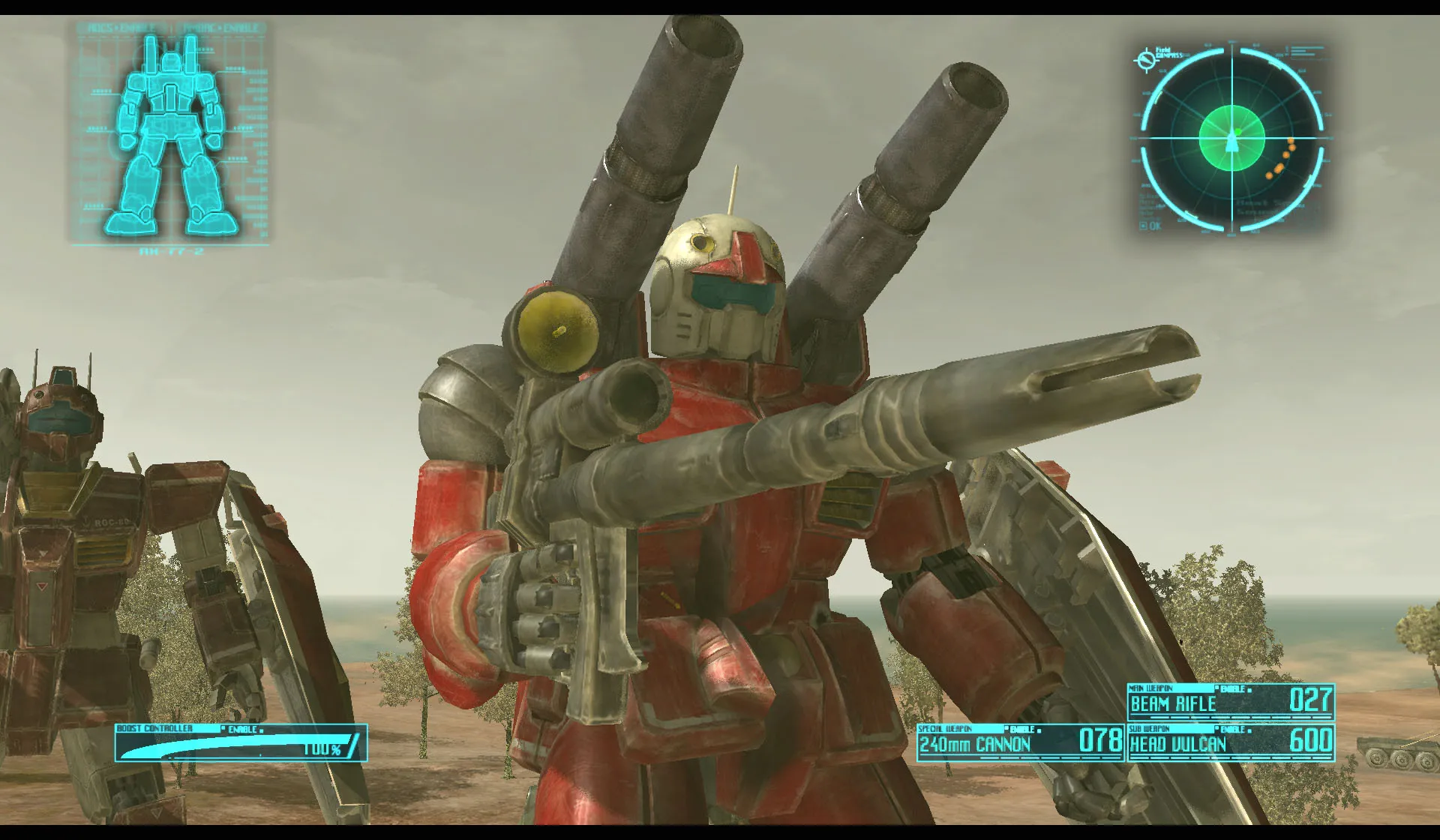Click the green ally dot on the radar

point(1237,131)
